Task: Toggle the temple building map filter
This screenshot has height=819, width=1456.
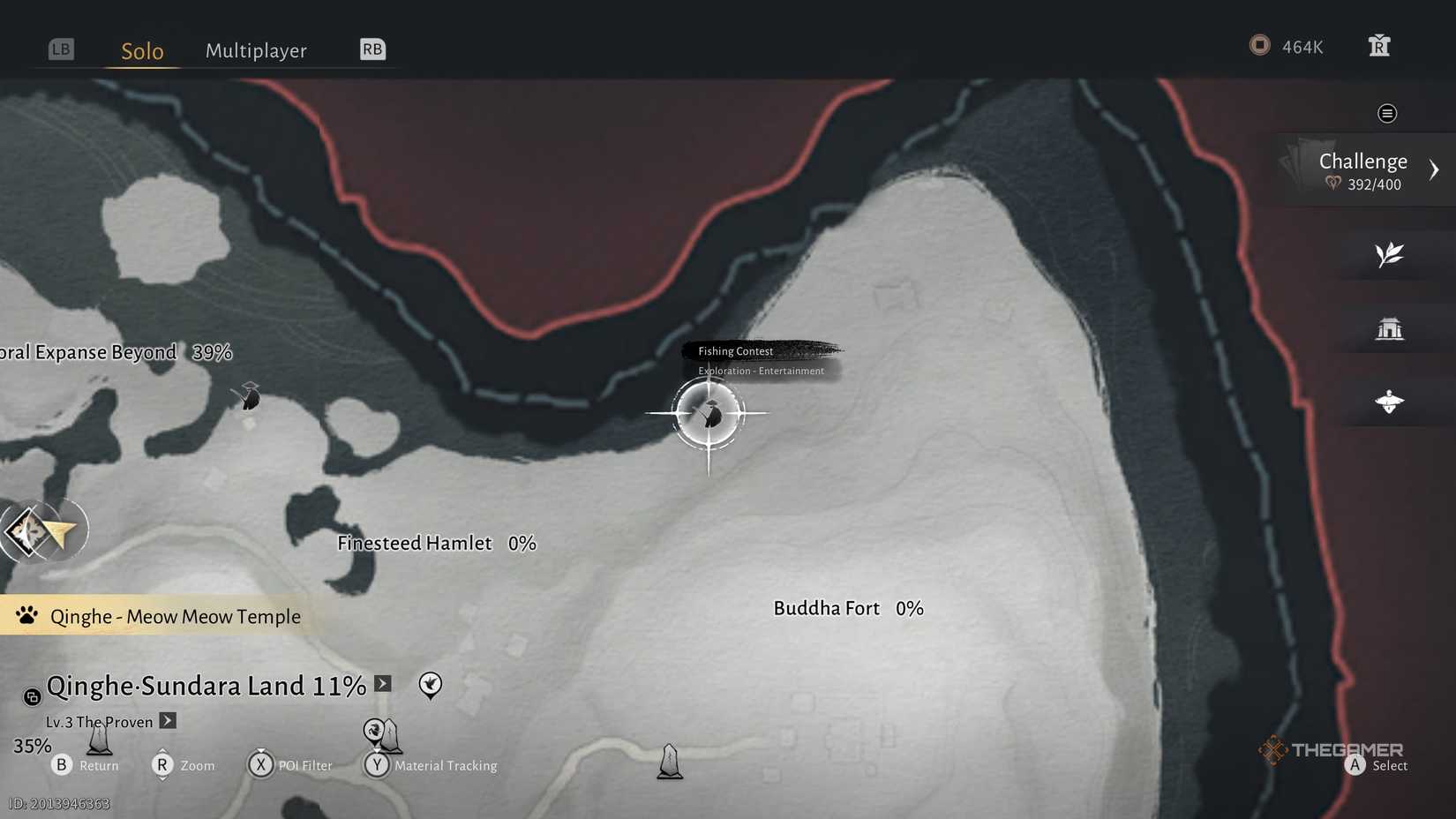Action: coord(1391,327)
